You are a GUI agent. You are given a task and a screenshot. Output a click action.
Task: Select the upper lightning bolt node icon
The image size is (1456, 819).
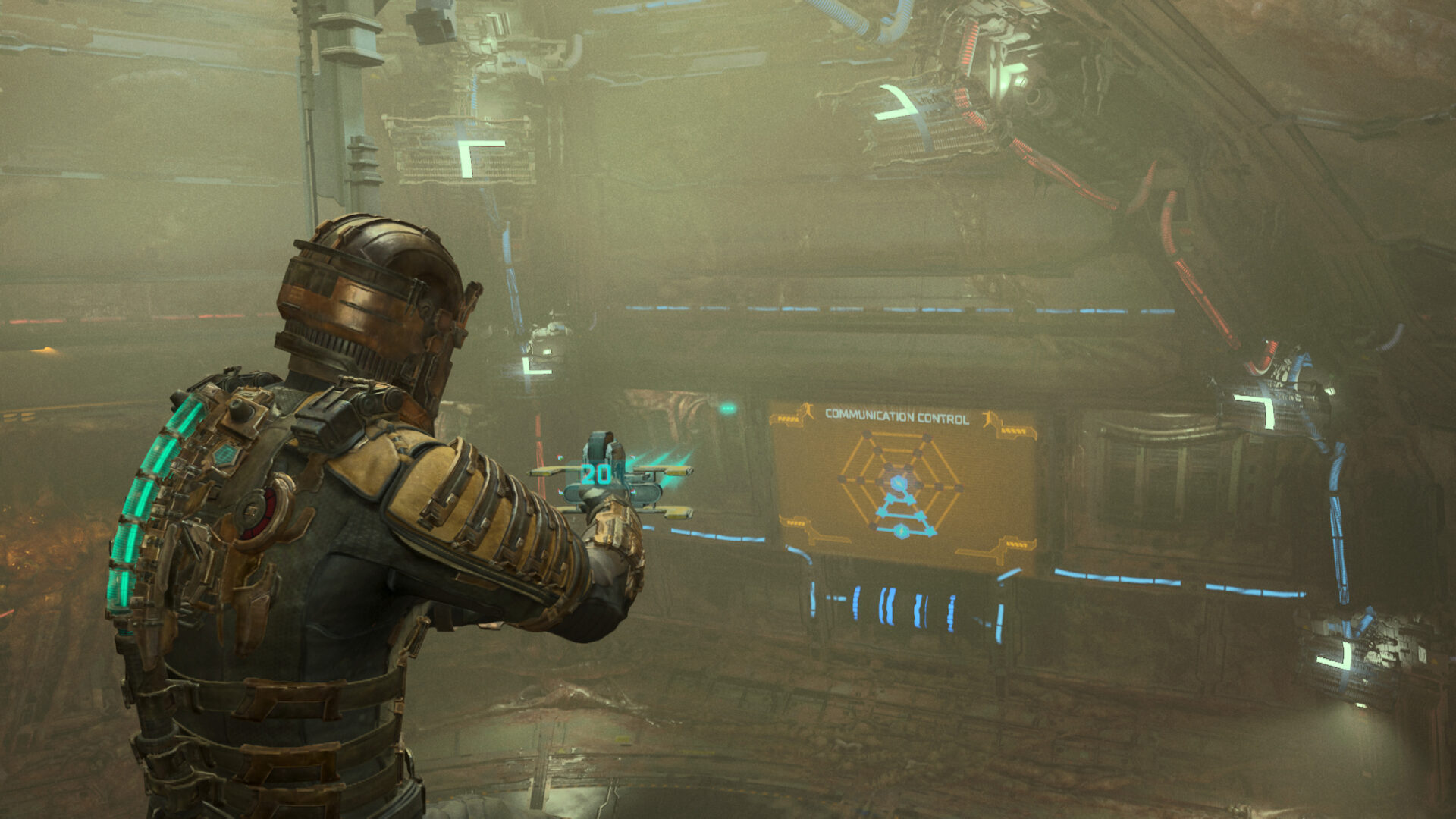[898, 483]
